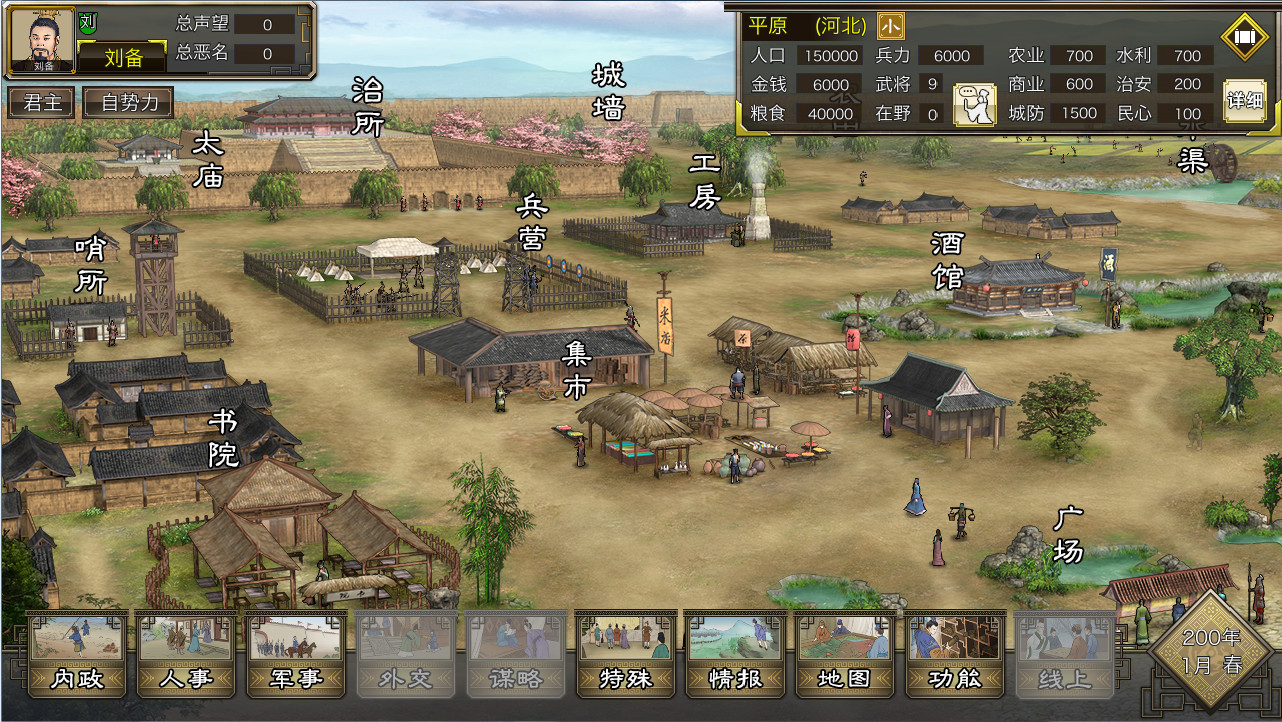Click Liu Bei's portrait
The width and height of the screenshot is (1282, 722).
coord(41,42)
